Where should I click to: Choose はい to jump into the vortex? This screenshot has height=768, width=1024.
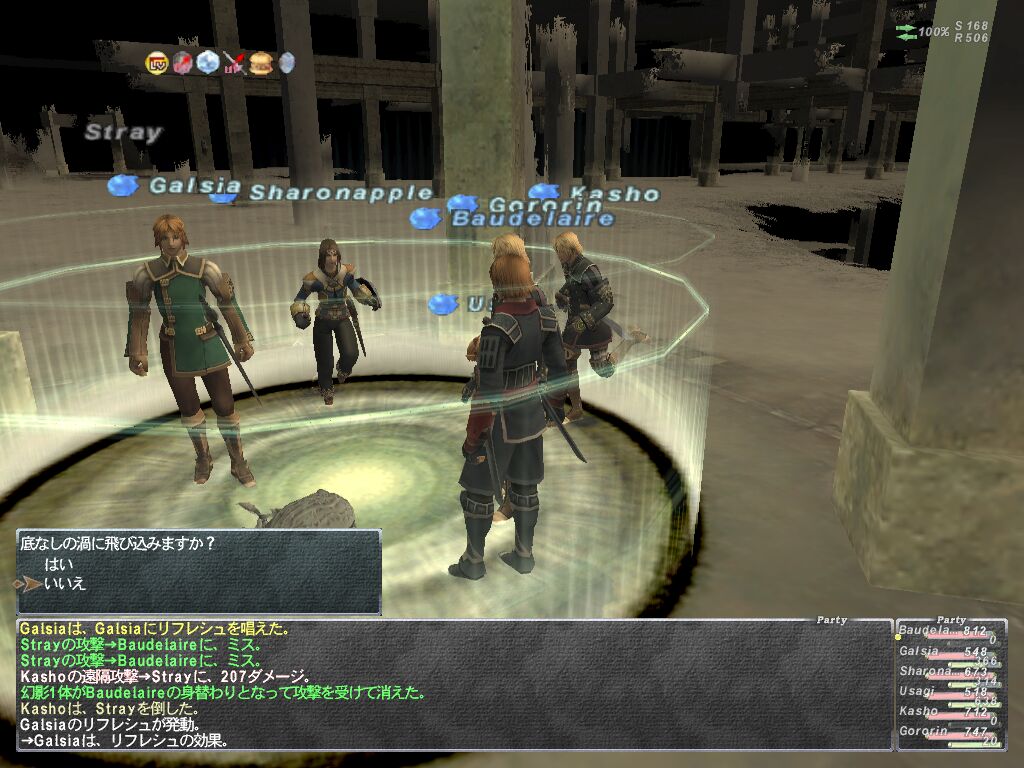click(x=59, y=564)
